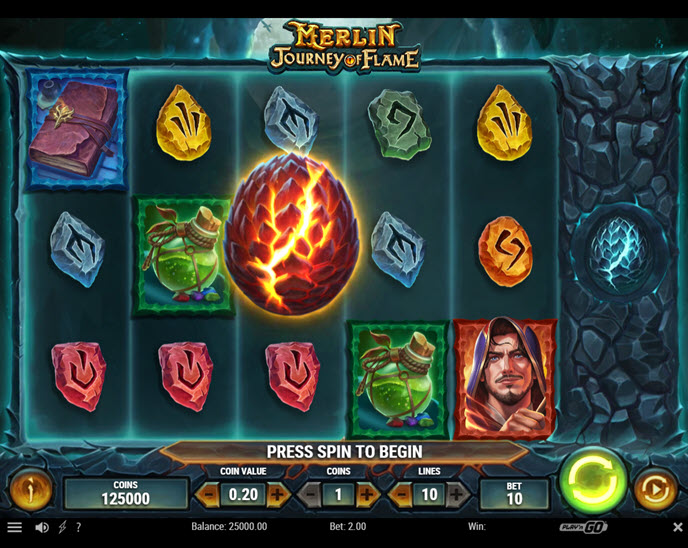Decrease the coin value
Image resolution: width=688 pixels, height=548 pixels.
(209, 493)
